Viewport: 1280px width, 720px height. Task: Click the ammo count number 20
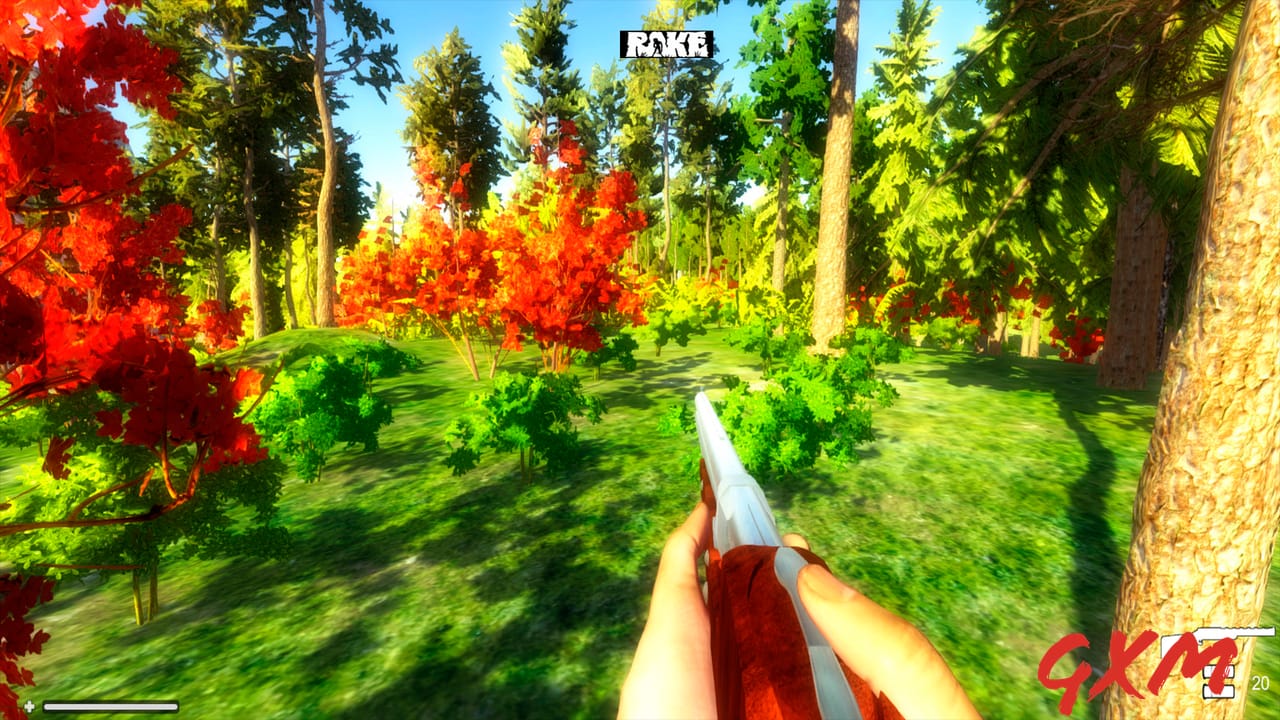click(1260, 681)
